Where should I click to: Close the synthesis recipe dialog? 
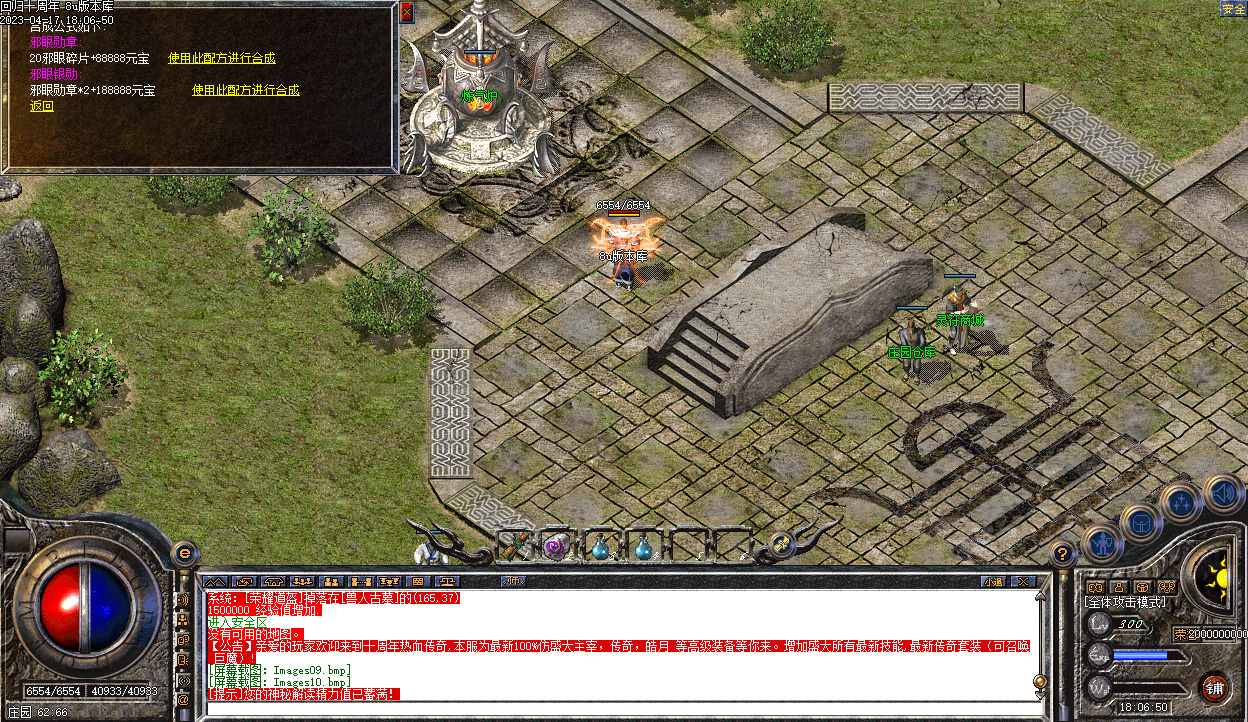[406, 13]
